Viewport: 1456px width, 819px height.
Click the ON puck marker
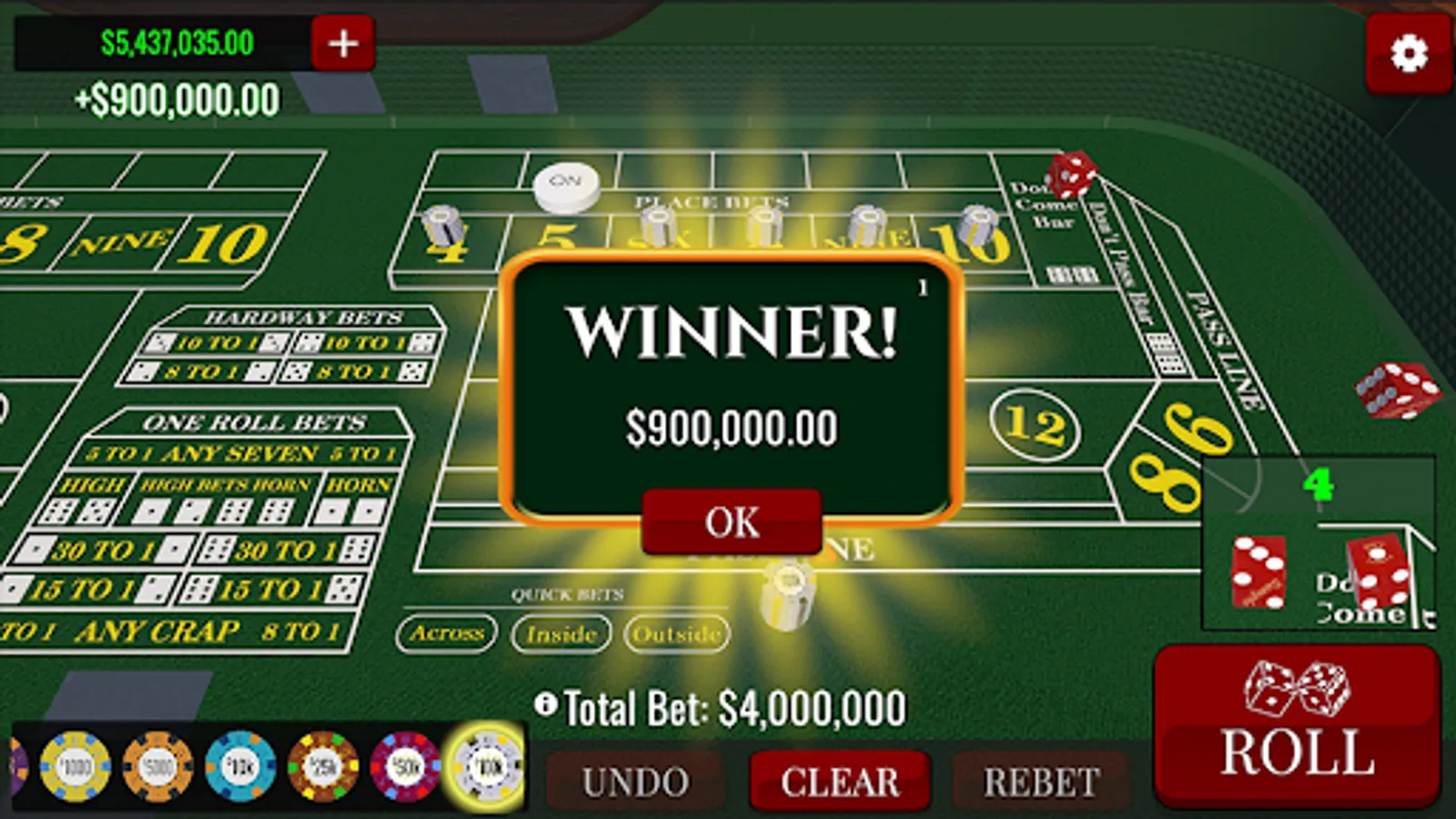coord(566,184)
